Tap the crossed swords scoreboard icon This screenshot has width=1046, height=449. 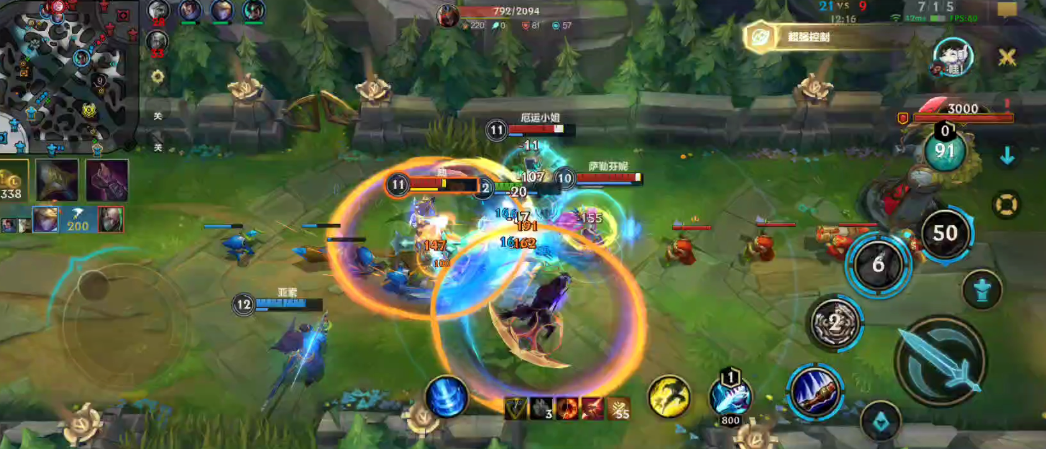(1006, 57)
